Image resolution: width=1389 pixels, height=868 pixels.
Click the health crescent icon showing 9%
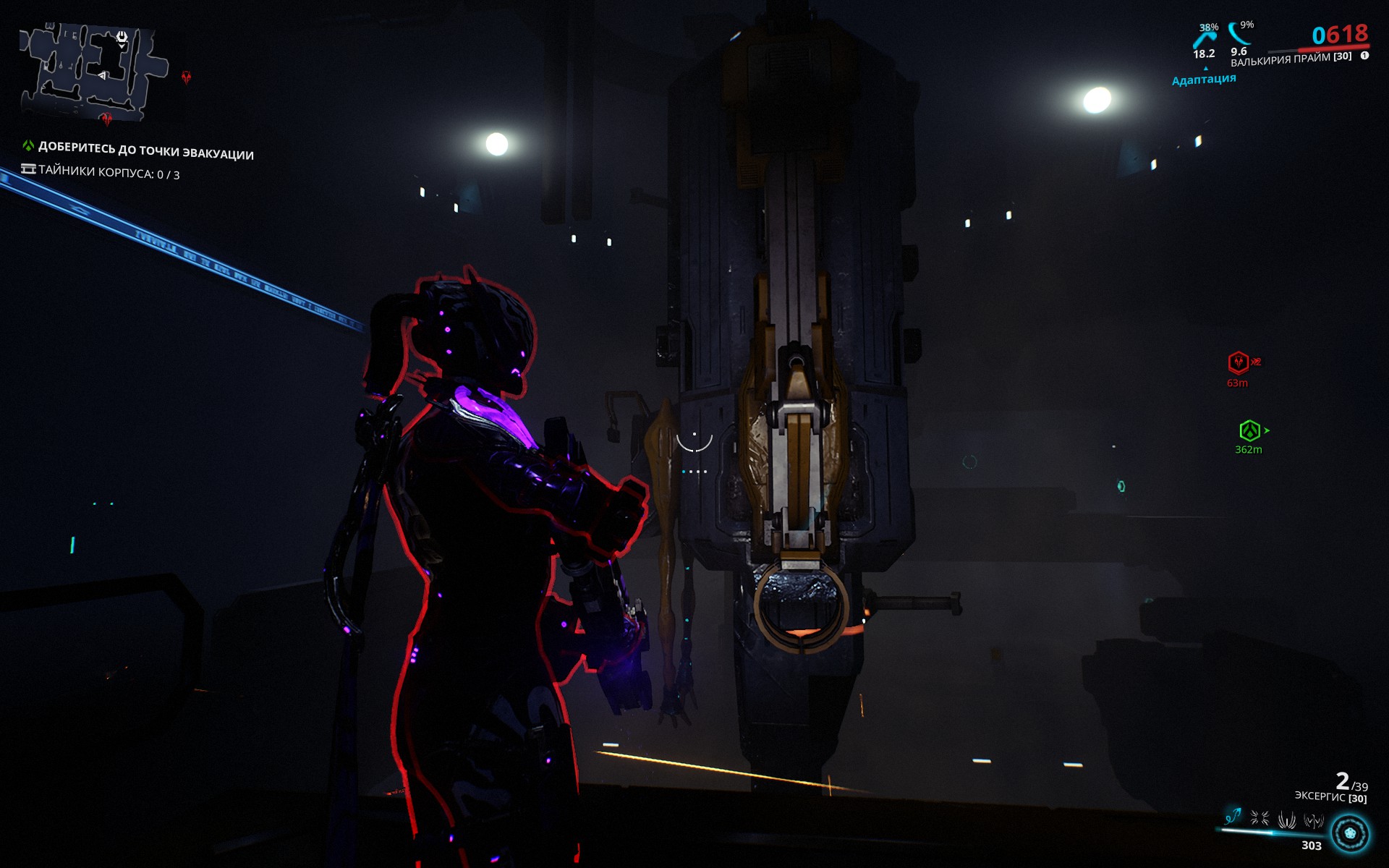pos(1239,35)
